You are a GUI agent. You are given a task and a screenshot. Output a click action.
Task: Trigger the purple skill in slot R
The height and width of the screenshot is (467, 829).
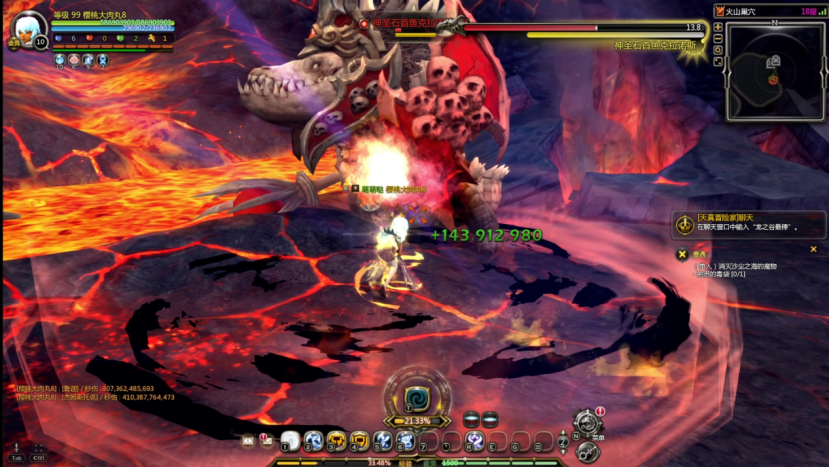click(475, 440)
